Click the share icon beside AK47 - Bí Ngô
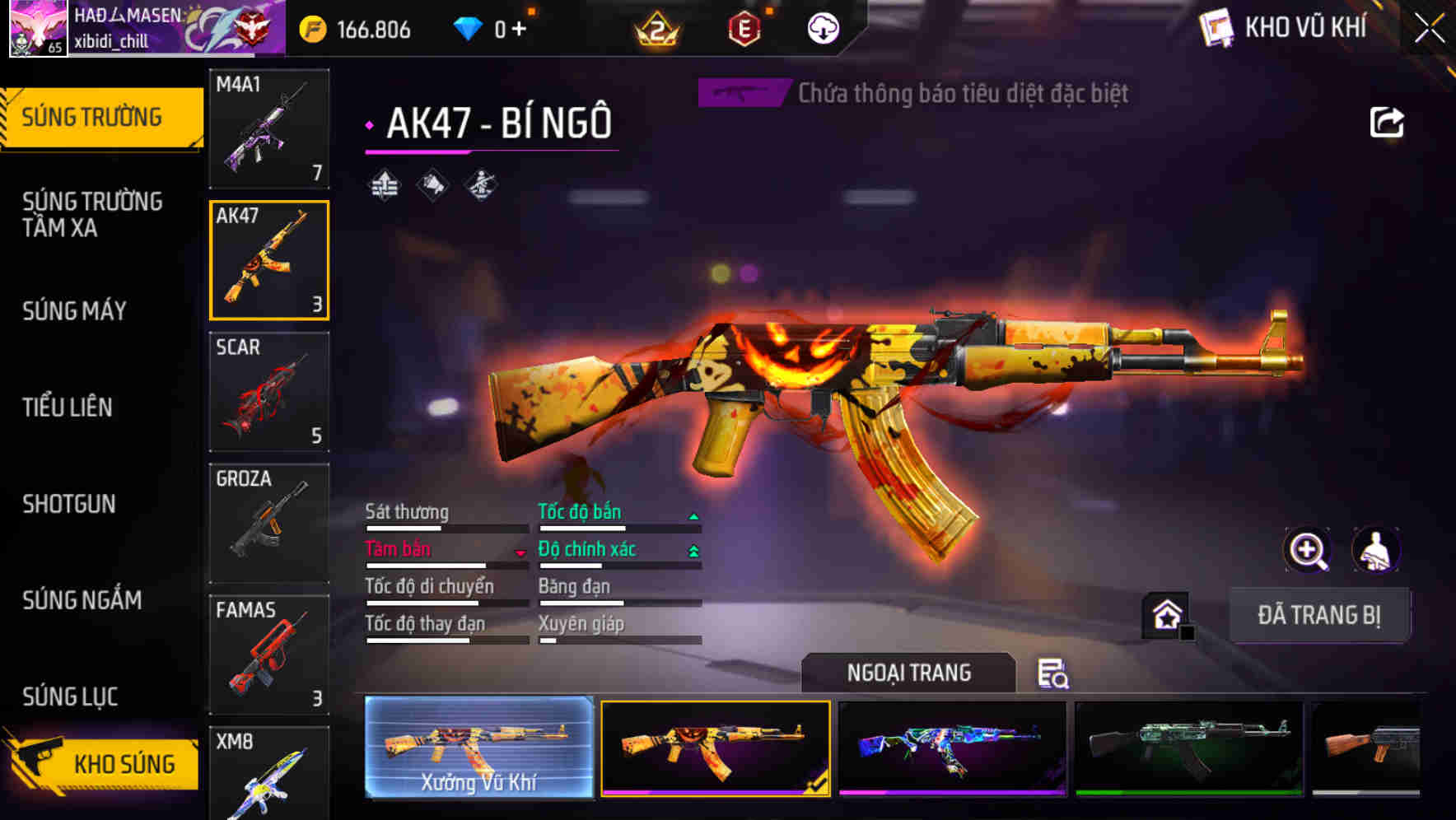Image resolution: width=1456 pixels, height=820 pixels. point(1386,120)
